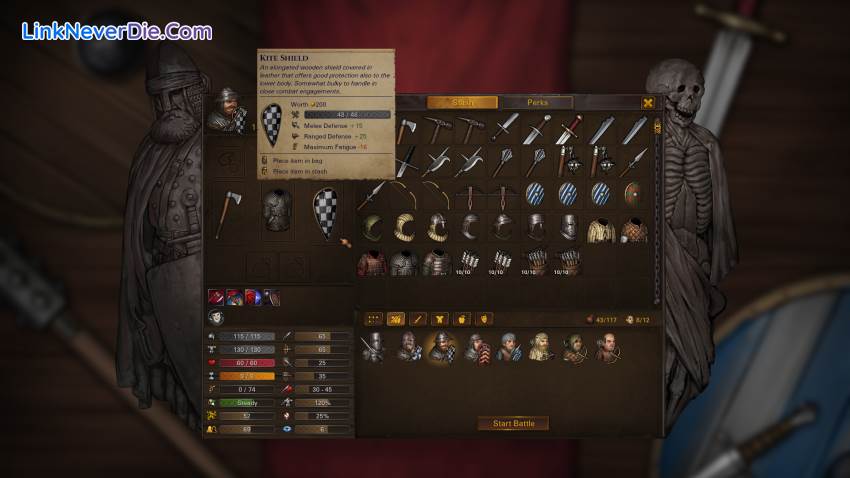Viewport: 850px width, 478px height.
Task: Select the equipped kite shield
Action: coord(324,212)
